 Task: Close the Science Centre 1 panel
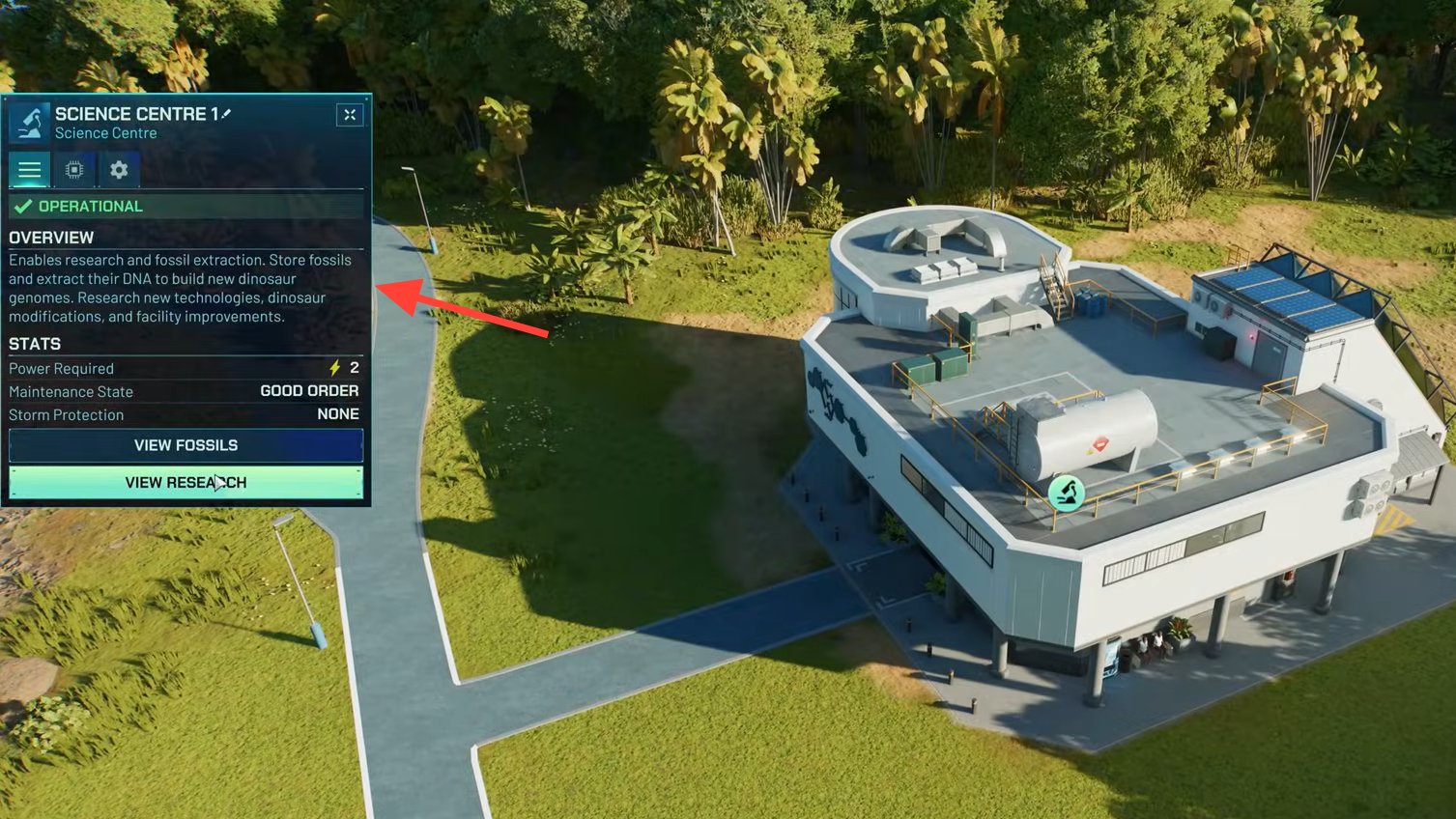tap(350, 115)
